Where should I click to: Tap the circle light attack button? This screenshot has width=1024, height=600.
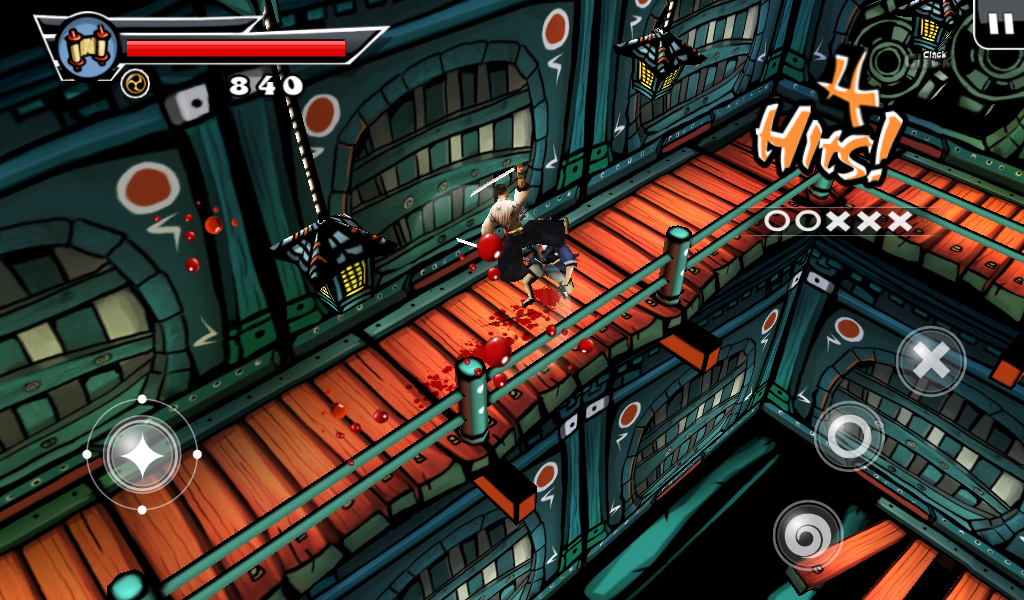coord(849,435)
